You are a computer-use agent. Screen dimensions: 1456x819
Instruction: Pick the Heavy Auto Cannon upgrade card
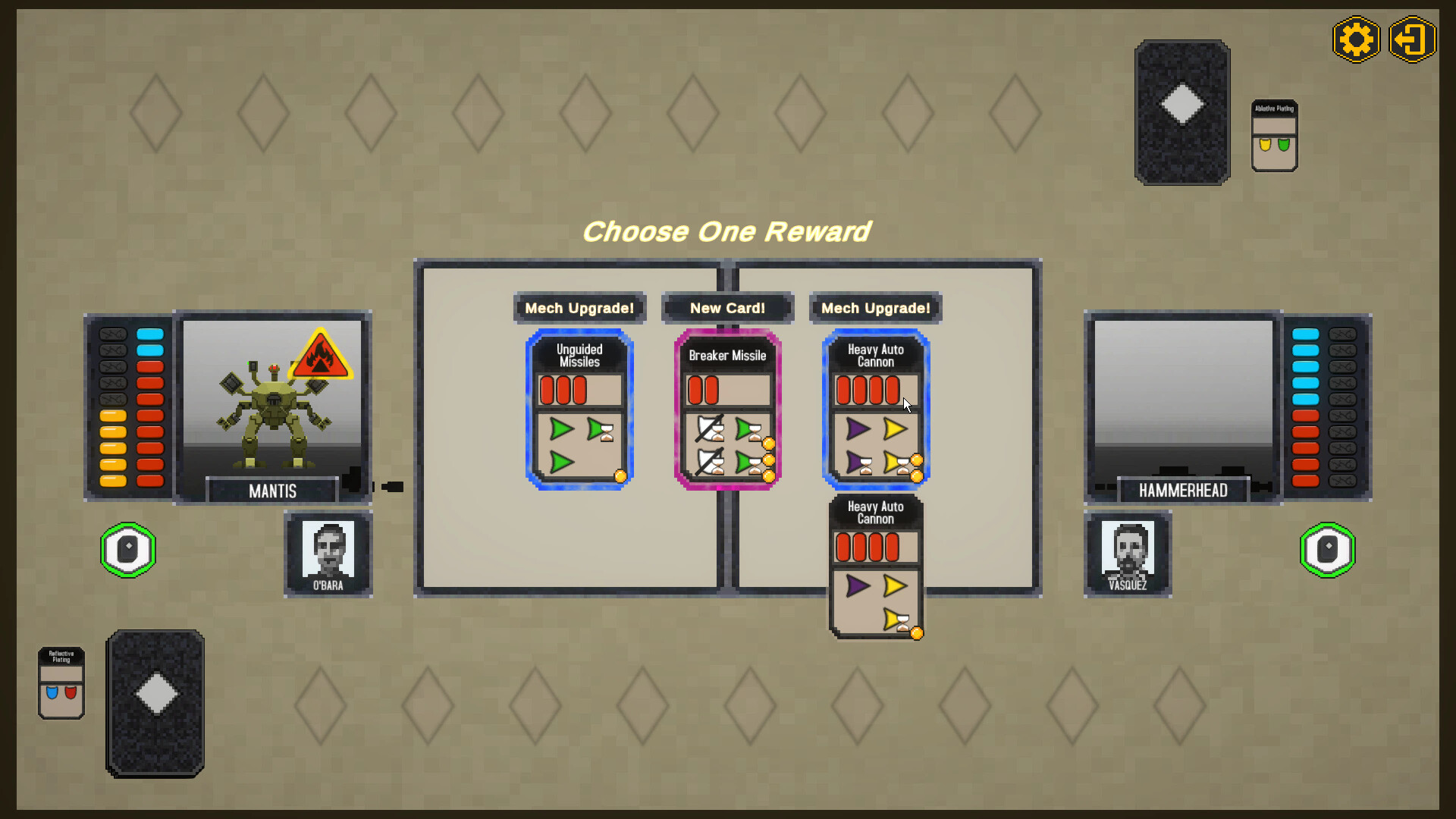coord(874,409)
